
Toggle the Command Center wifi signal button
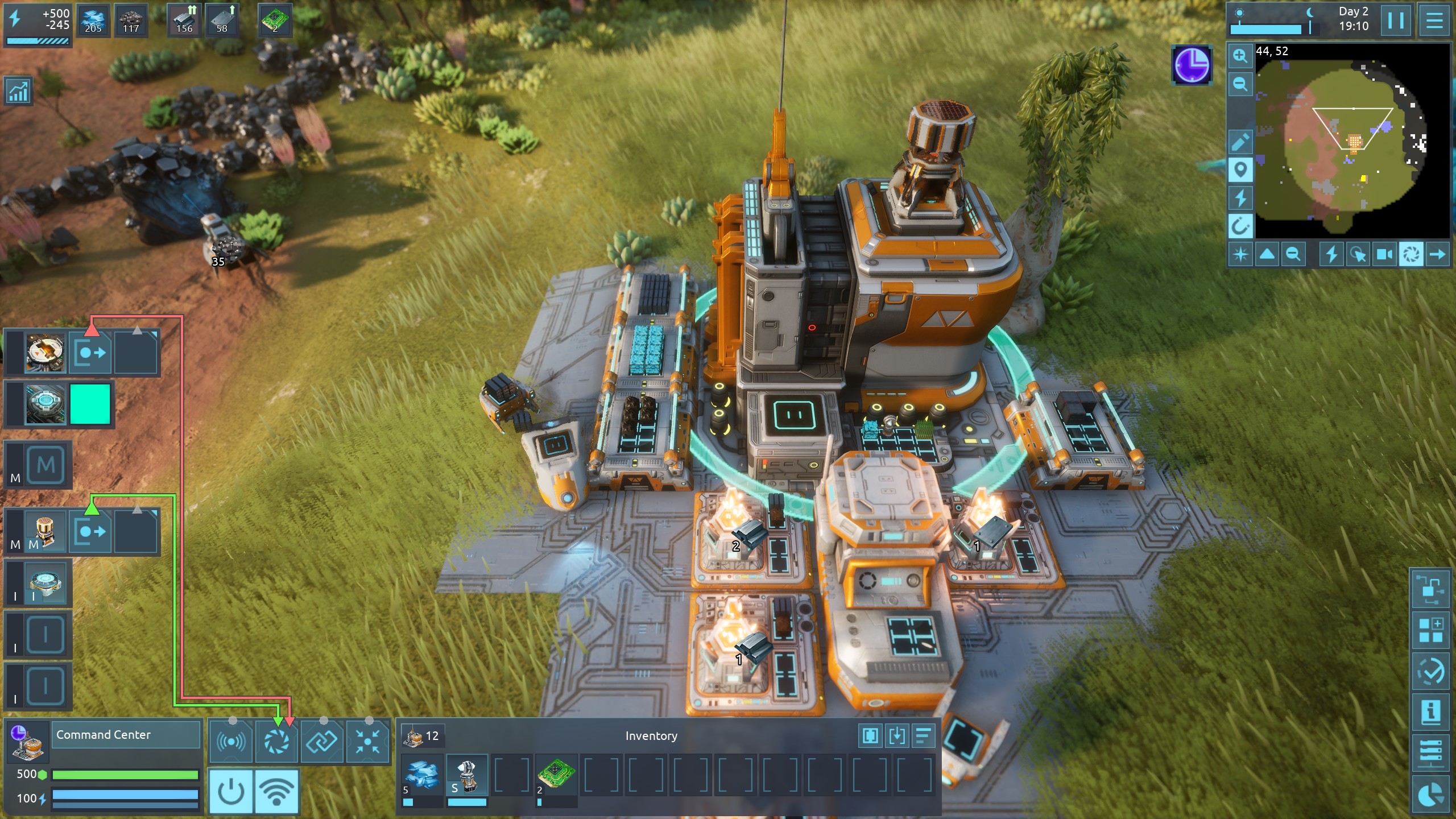pos(276,791)
